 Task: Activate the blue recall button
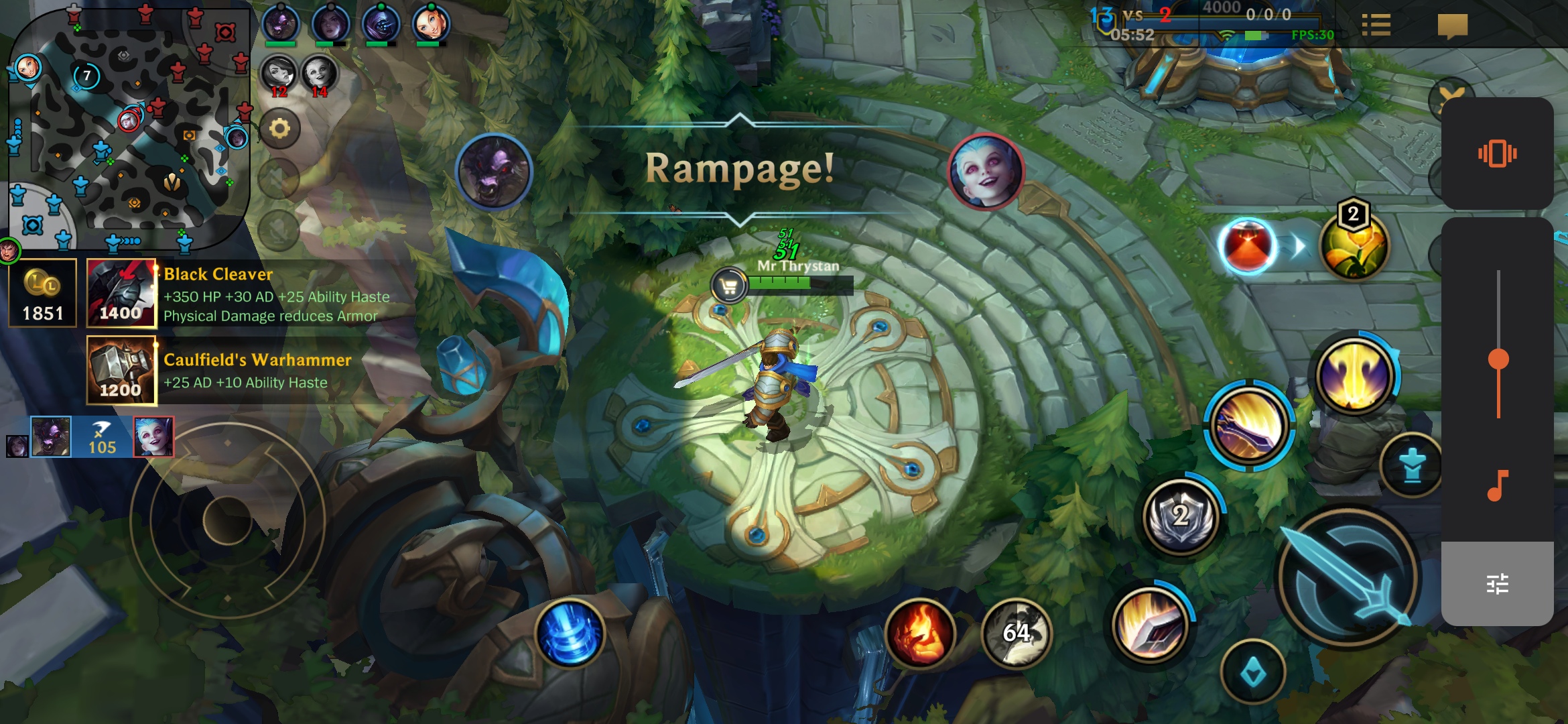pyautogui.click(x=570, y=633)
